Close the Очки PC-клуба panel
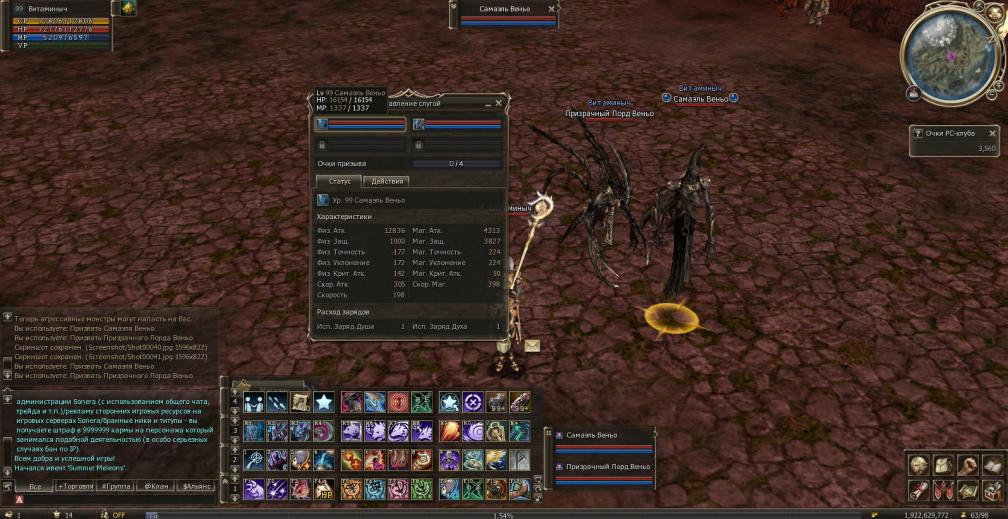Viewport: 1008px width, 519px height. pyautogui.click(x=992, y=133)
